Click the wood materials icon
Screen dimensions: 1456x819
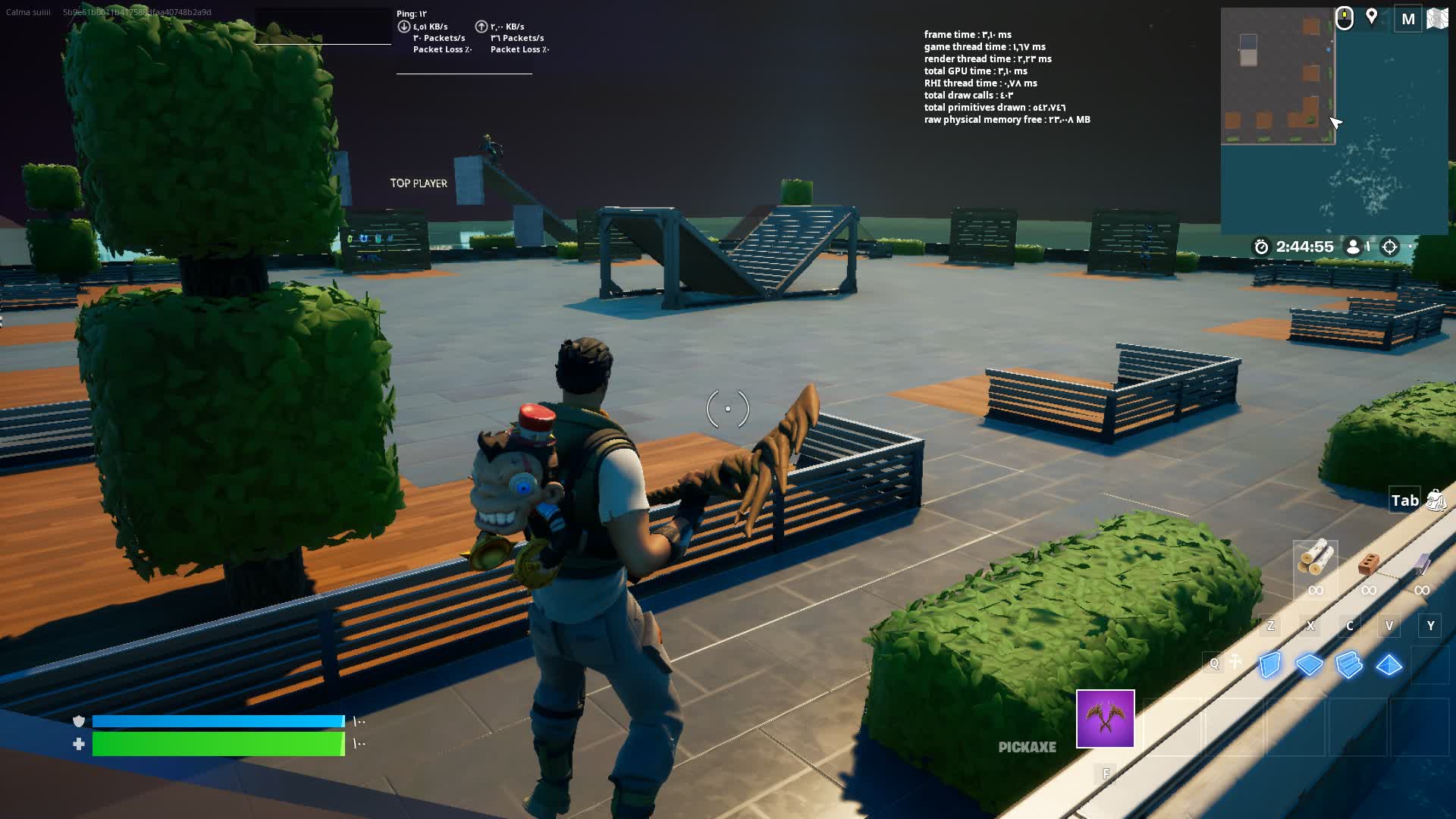pos(1316,557)
